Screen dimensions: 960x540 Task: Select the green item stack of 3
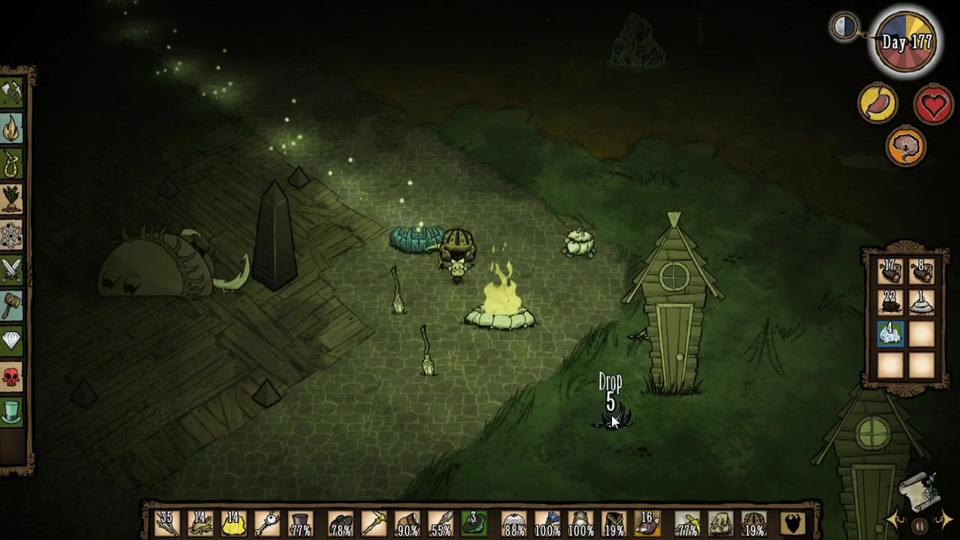click(474, 523)
